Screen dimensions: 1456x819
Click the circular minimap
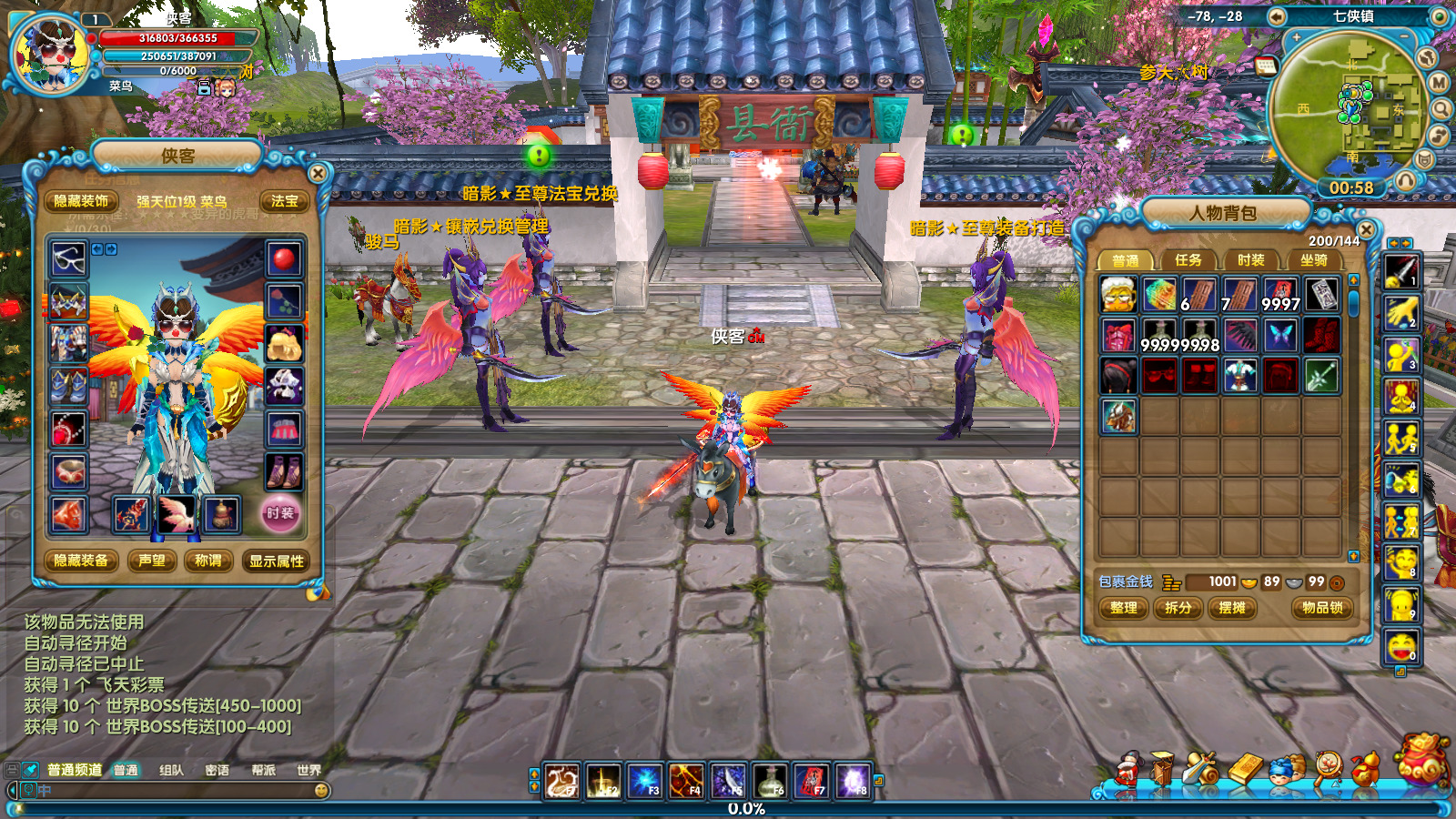pos(1345,106)
